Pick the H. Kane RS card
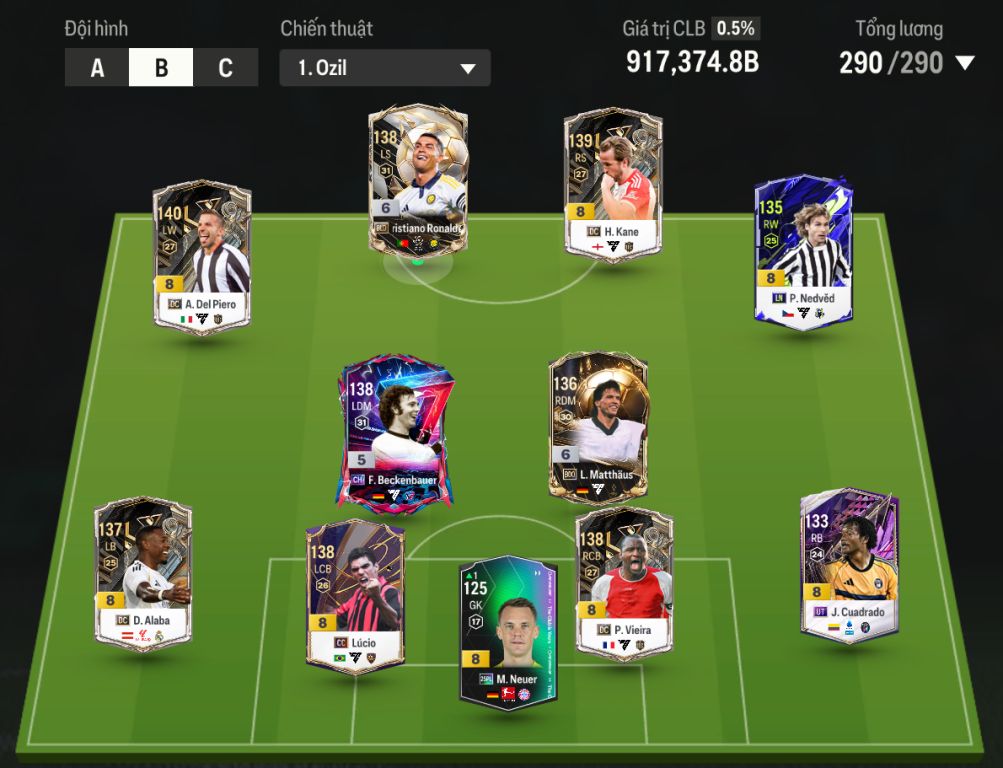Image resolution: width=1003 pixels, height=768 pixels. click(613, 184)
